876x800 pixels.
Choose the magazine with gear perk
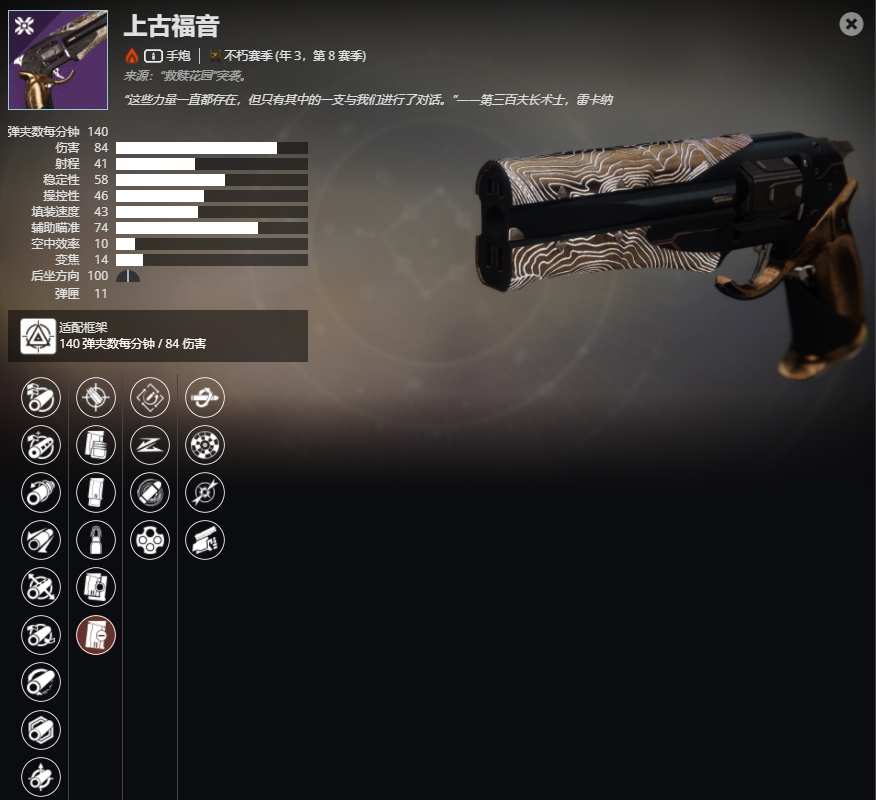coord(96,587)
